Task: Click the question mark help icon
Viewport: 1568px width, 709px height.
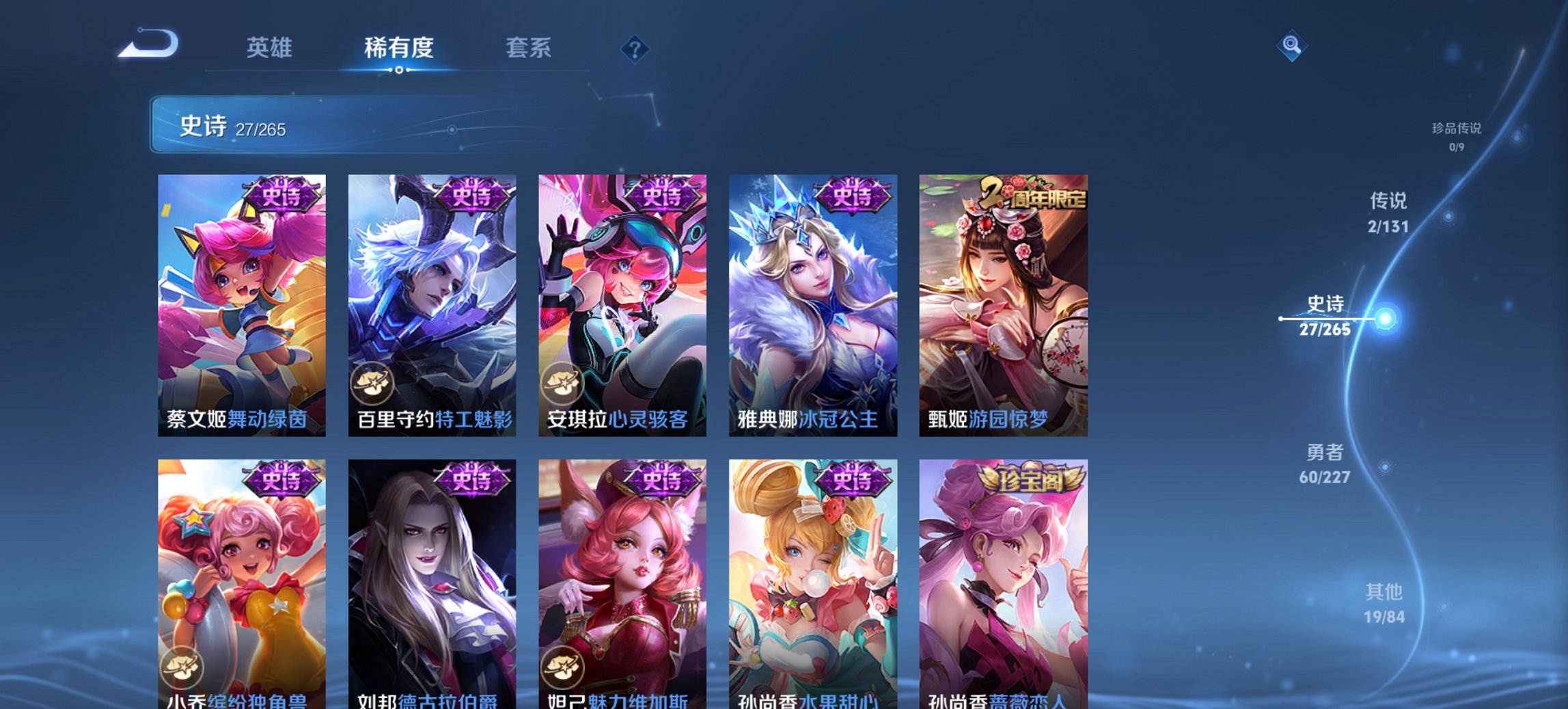Action: pyautogui.click(x=635, y=49)
